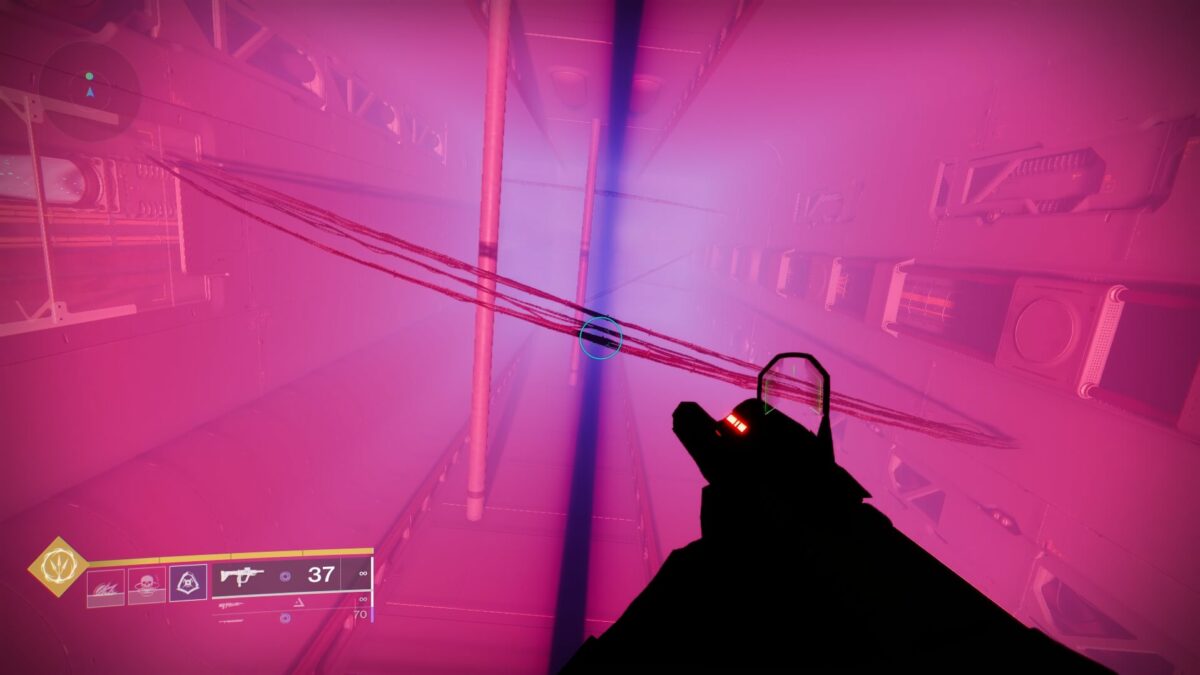Activate the golden diamond super ability icon

[x=57, y=567]
